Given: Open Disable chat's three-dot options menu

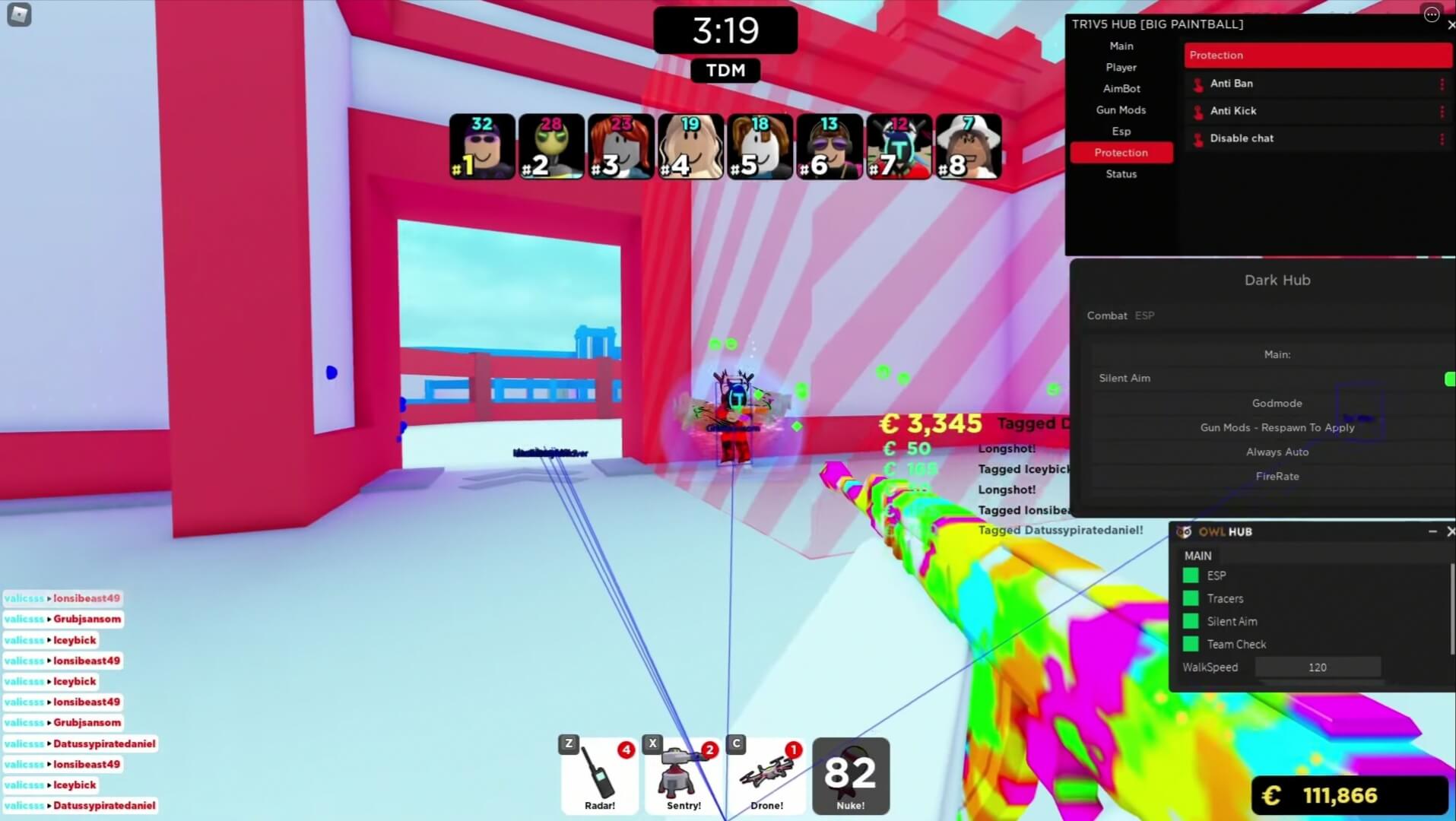Looking at the screenshot, I should [x=1443, y=138].
